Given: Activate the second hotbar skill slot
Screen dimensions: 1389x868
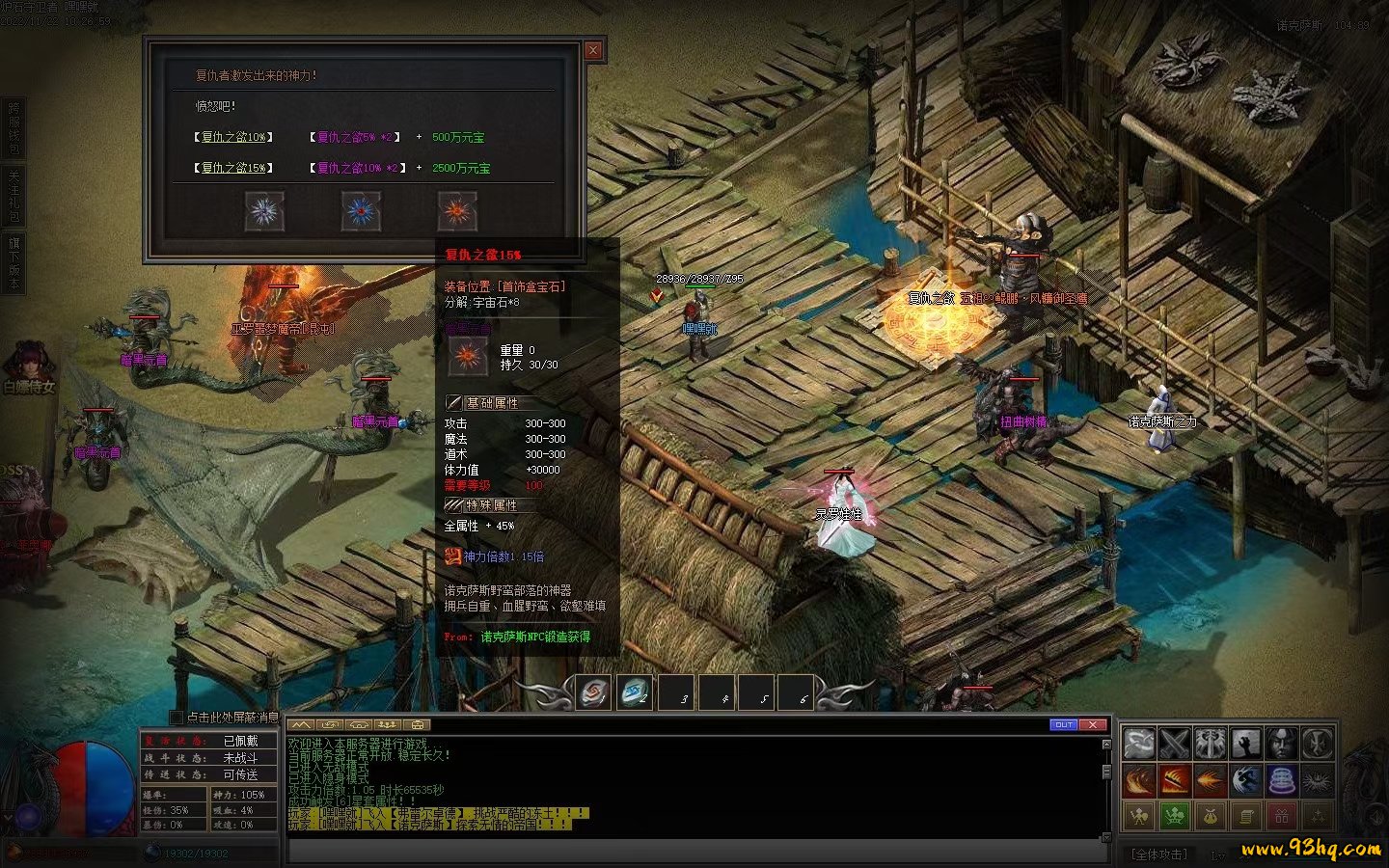Looking at the screenshot, I should 635,692.
